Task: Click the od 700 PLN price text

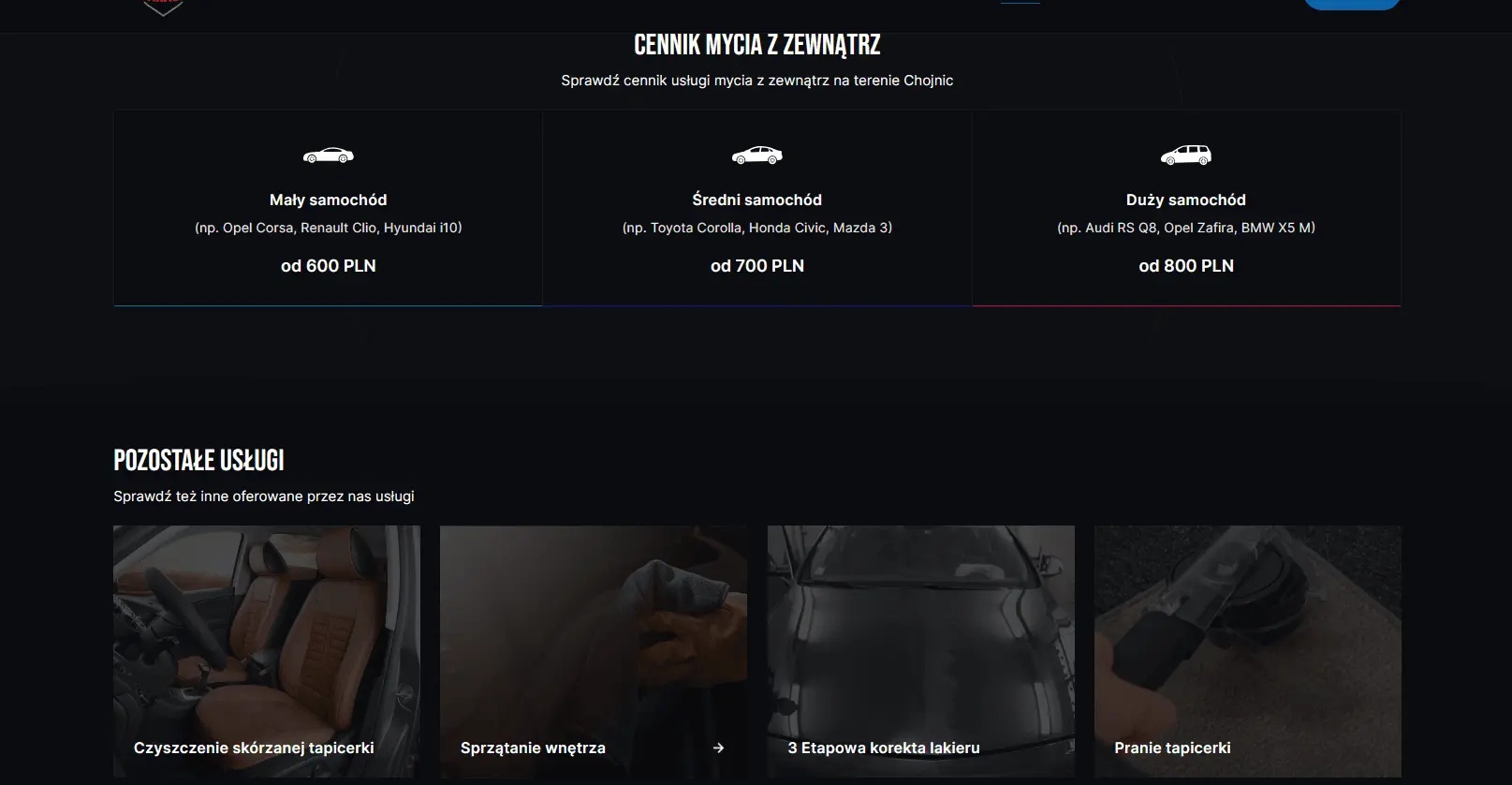Action: [x=756, y=265]
